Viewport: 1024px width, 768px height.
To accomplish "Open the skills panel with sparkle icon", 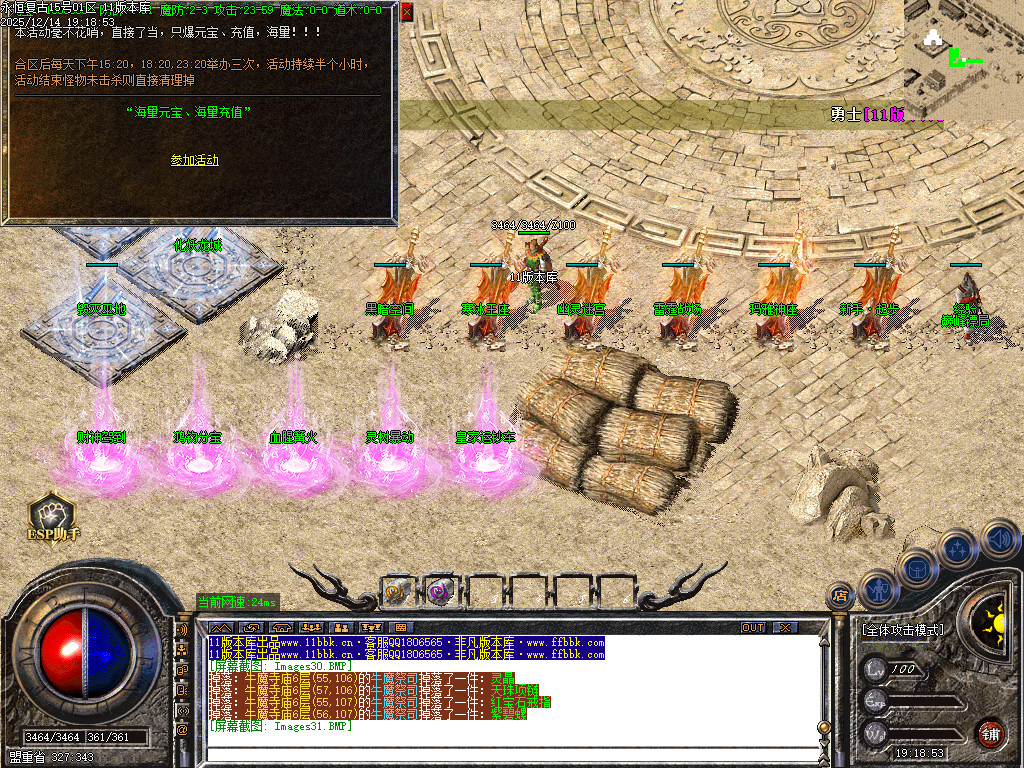I will tap(956, 548).
